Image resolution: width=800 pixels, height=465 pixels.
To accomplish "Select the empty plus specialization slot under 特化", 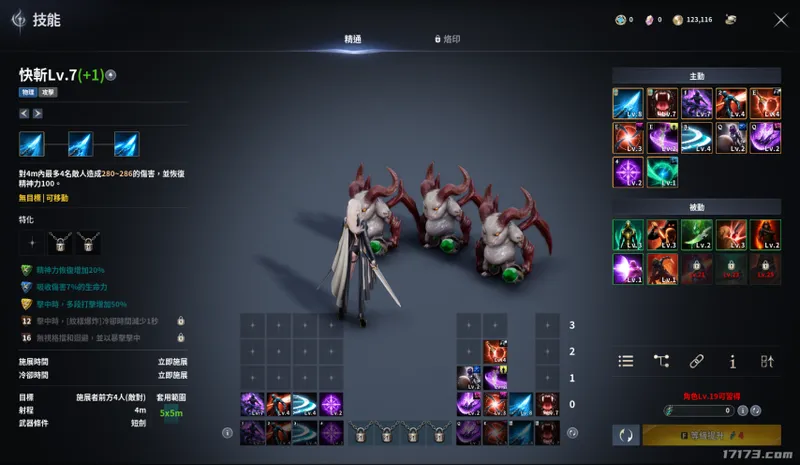I will 33,243.
